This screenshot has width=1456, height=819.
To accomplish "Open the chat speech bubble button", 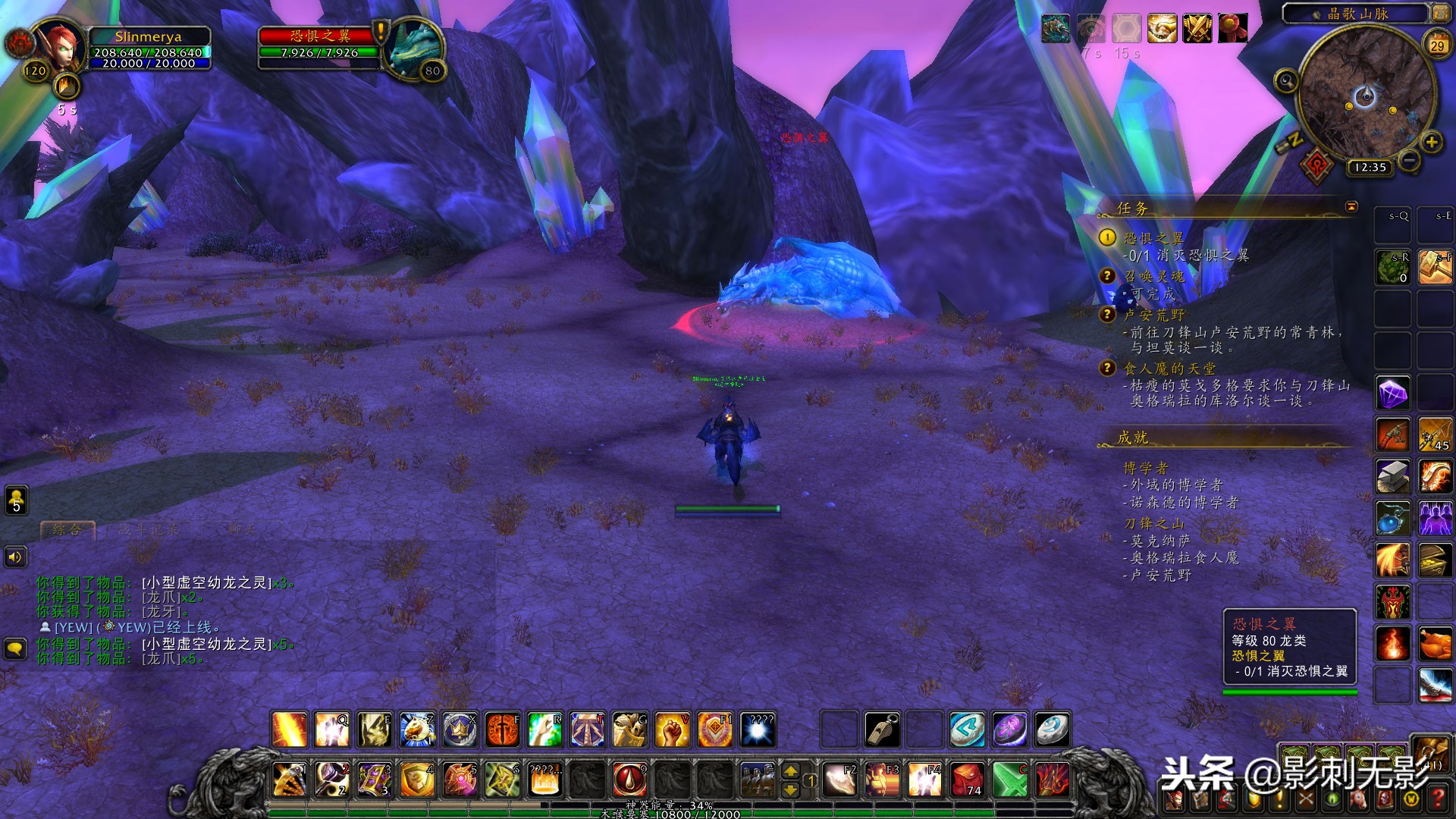I will click(x=16, y=648).
